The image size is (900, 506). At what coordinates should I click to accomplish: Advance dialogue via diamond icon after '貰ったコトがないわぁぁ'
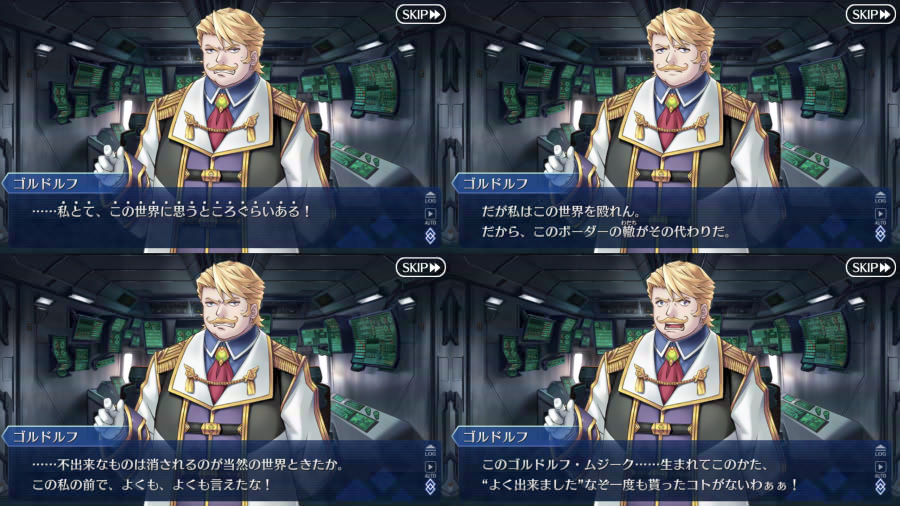[880, 487]
